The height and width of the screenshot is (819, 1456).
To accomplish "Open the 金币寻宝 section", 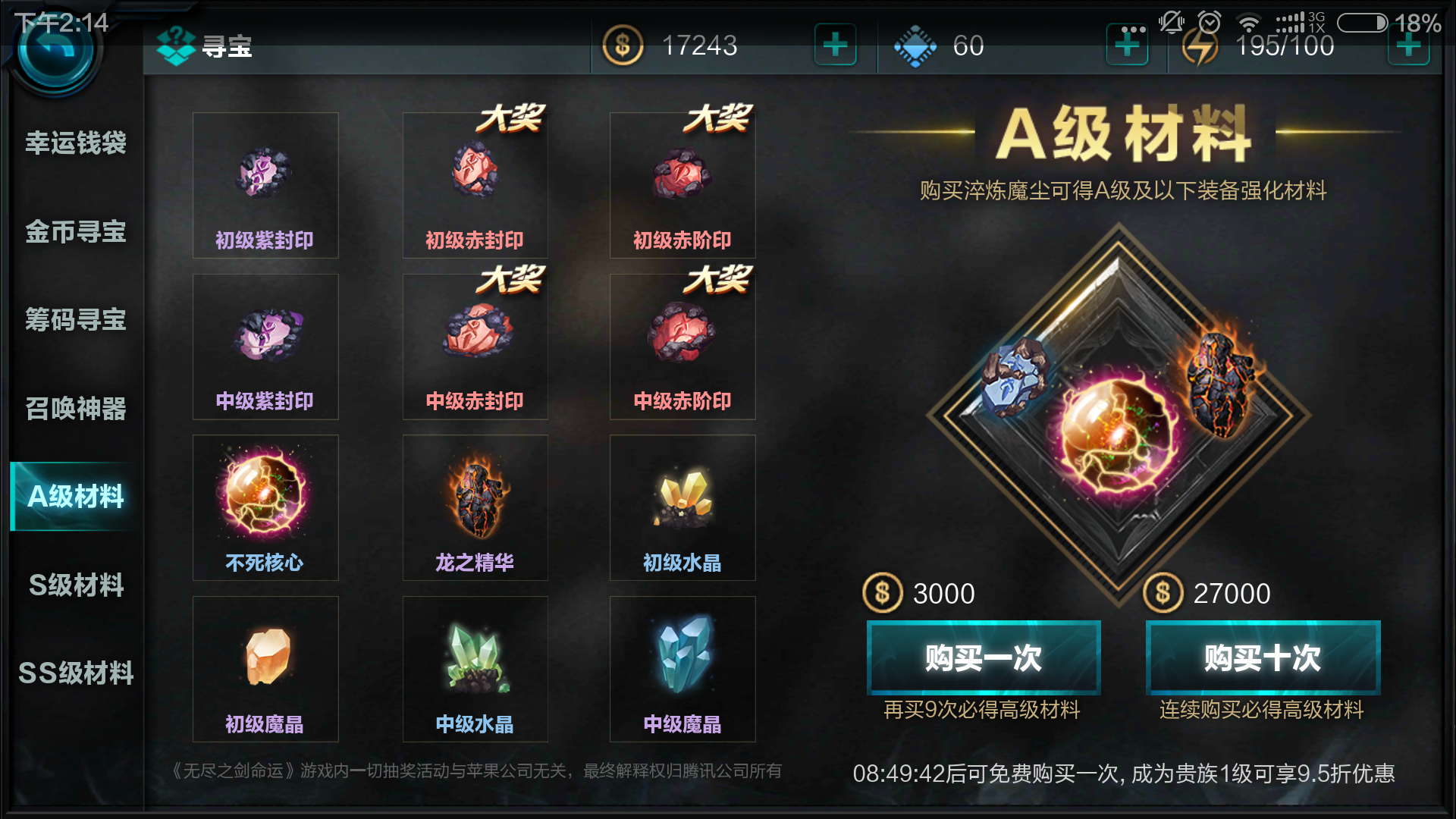I will (x=73, y=232).
